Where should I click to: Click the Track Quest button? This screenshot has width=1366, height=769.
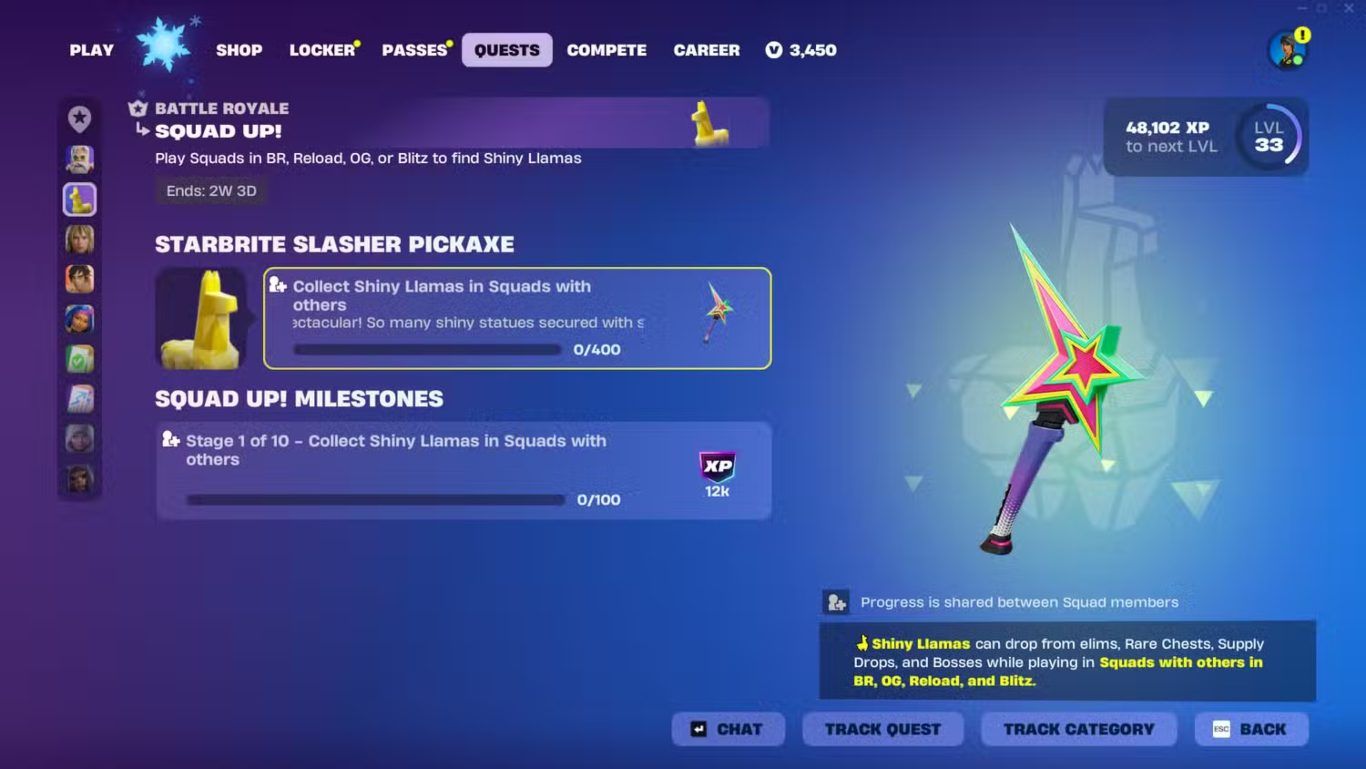coord(882,729)
